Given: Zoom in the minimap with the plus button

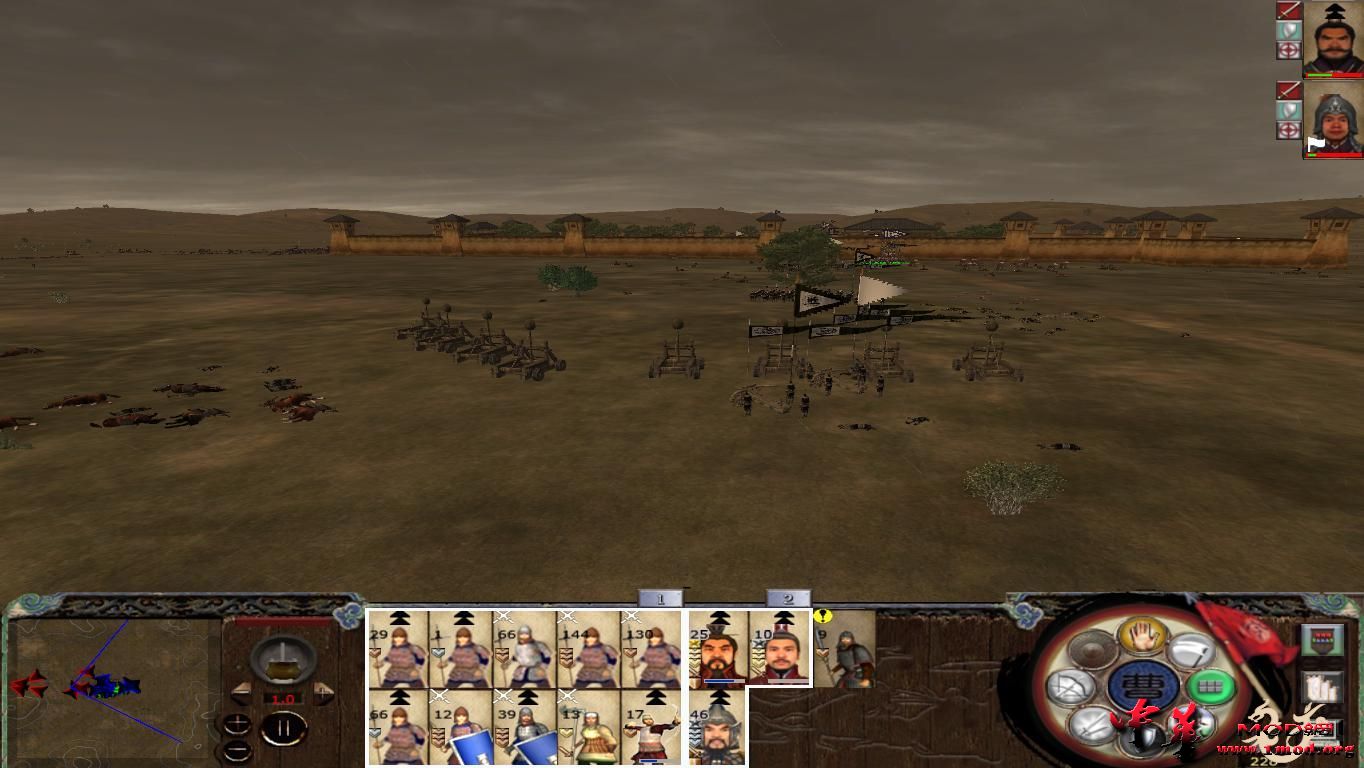Looking at the screenshot, I should point(236,723).
